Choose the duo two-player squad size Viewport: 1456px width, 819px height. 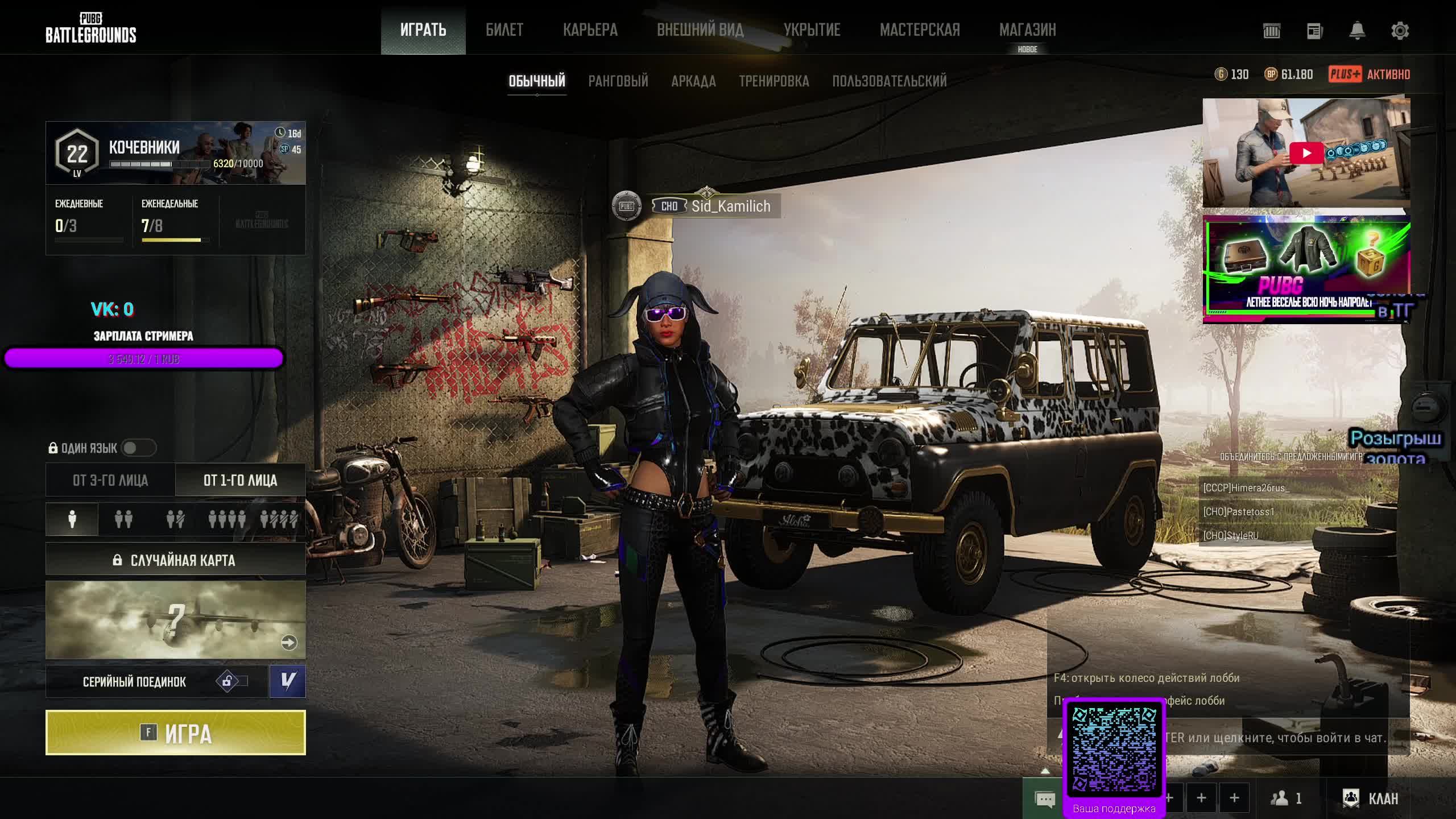123,519
